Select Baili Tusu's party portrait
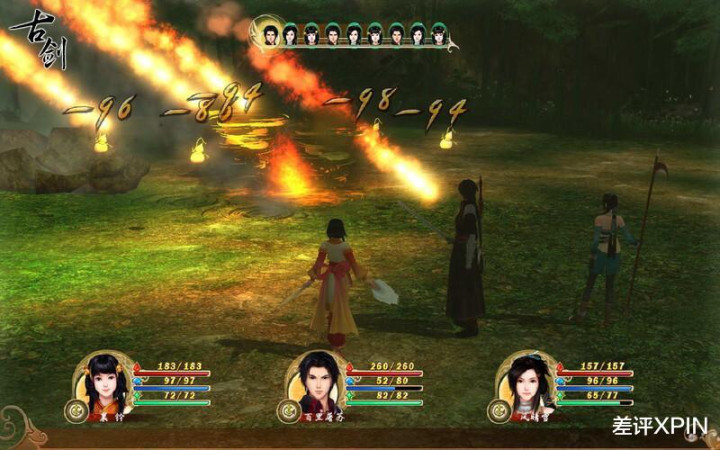This screenshot has width=720, height=450. pyautogui.click(x=317, y=384)
